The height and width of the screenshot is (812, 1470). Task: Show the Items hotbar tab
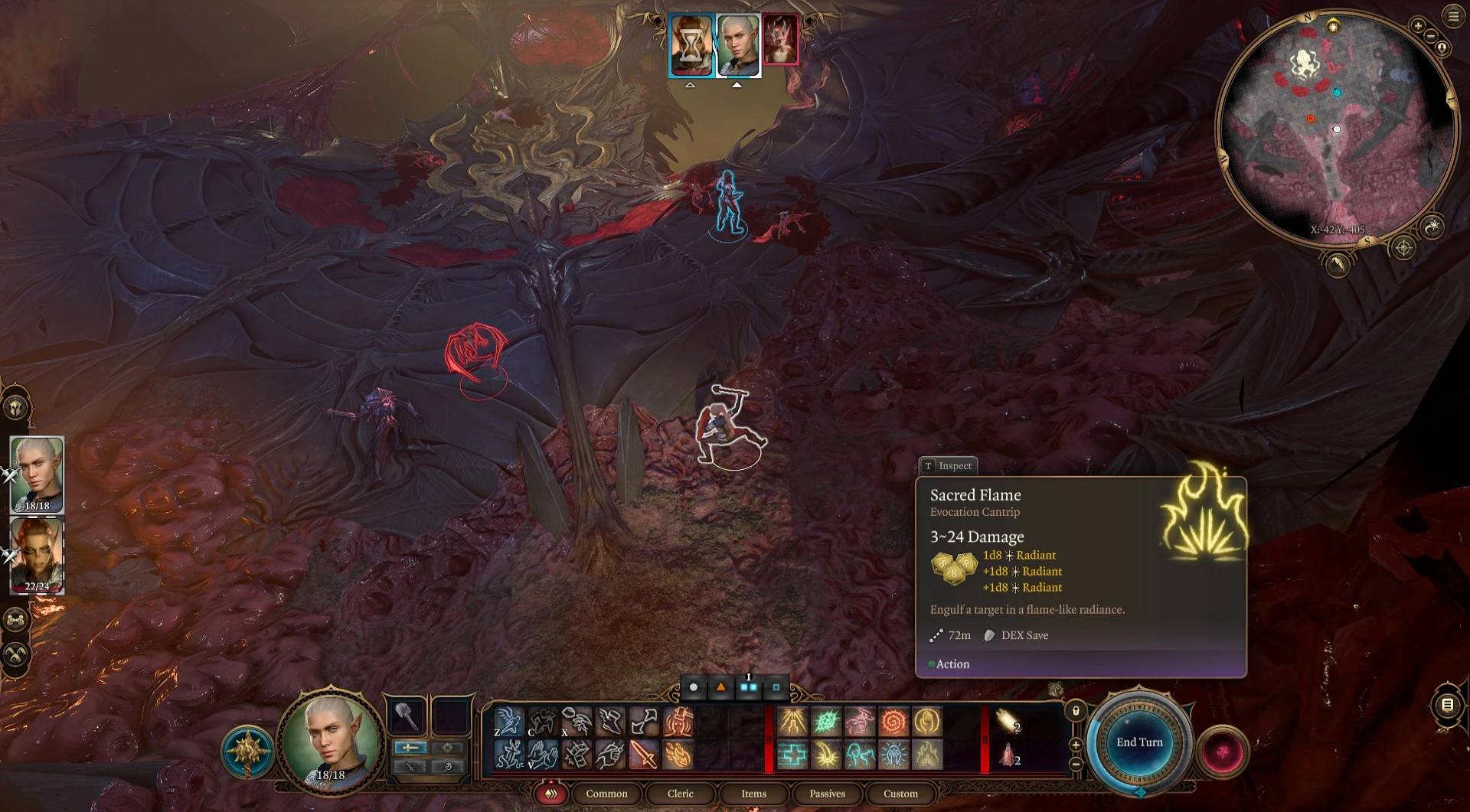point(753,794)
